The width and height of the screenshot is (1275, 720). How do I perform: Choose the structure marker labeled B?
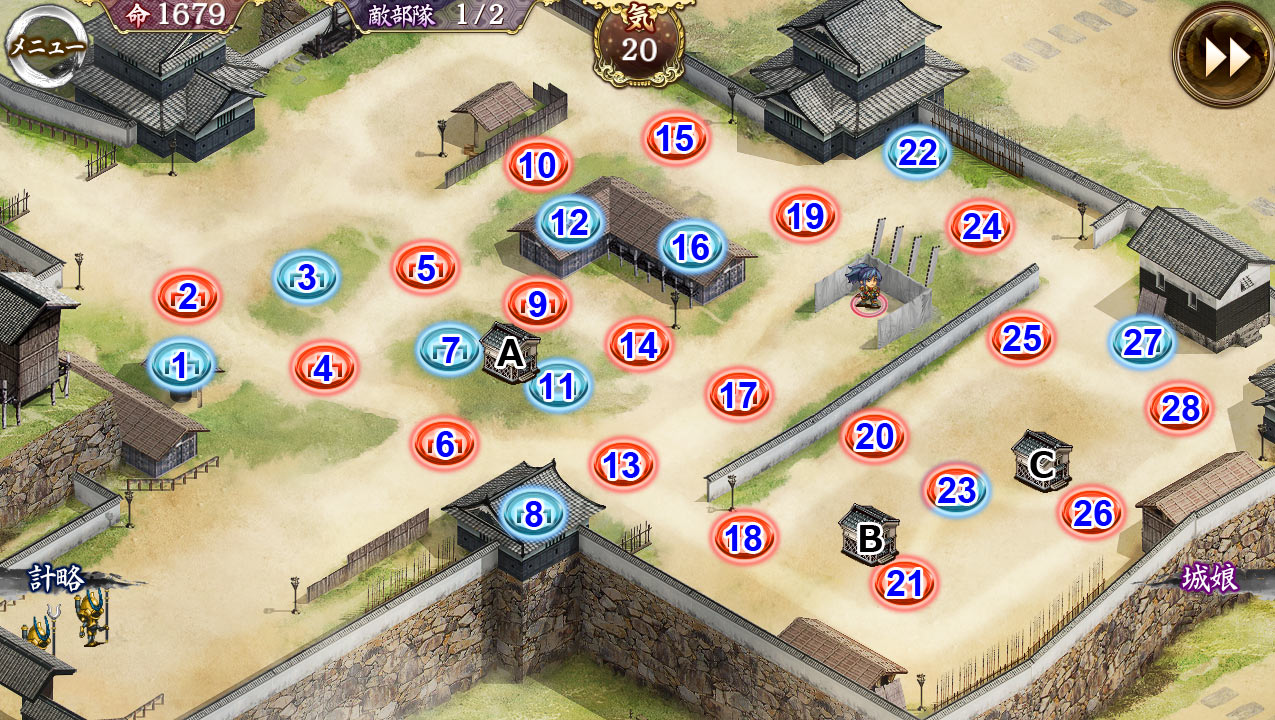[x=869, y=537]
